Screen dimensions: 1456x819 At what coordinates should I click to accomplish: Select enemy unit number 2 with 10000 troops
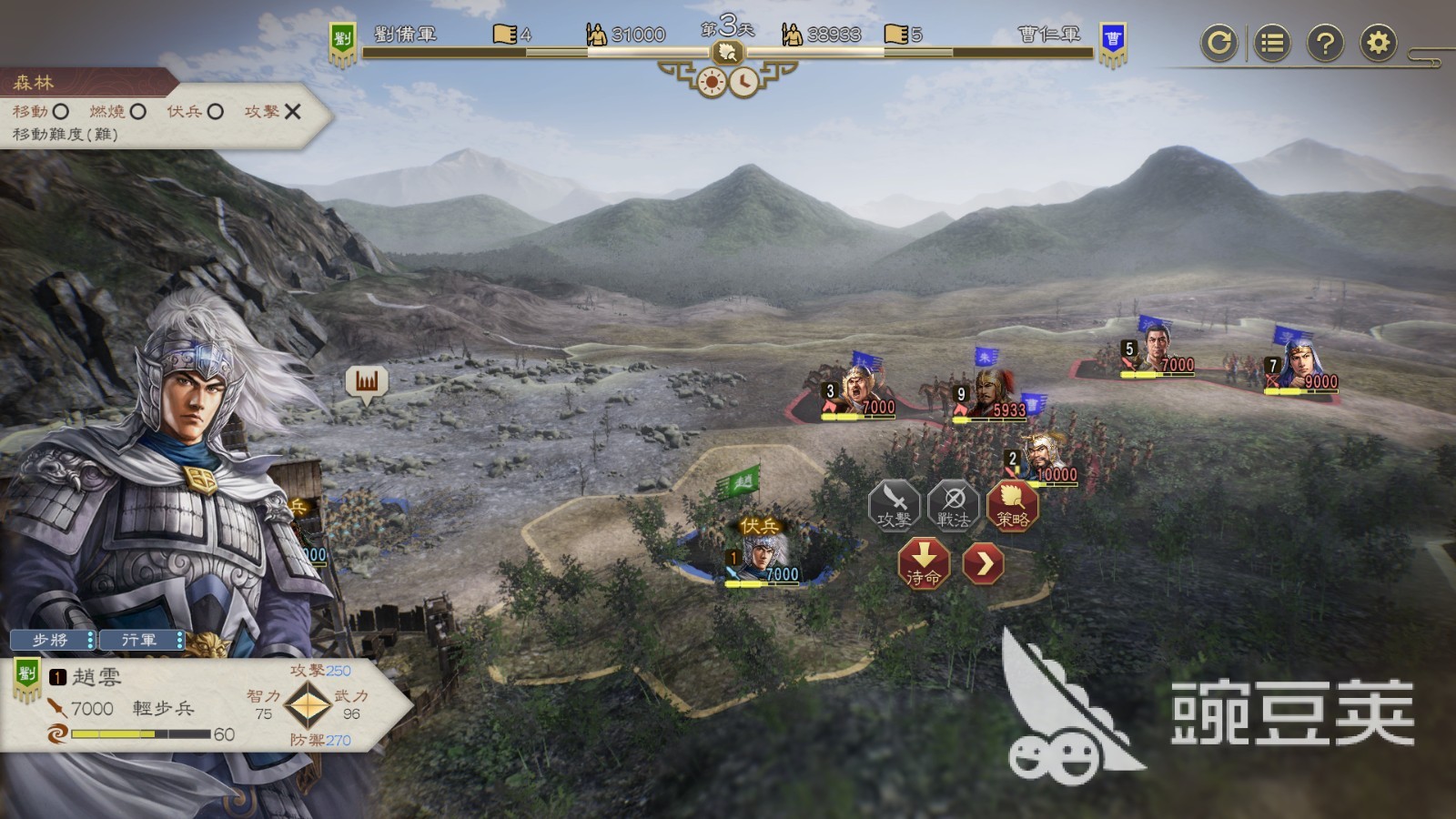[x=1043, y=457]
